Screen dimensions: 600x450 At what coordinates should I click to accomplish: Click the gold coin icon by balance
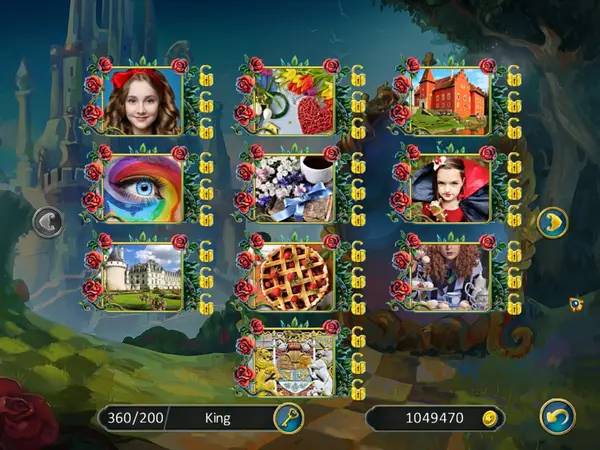(490, 418)
